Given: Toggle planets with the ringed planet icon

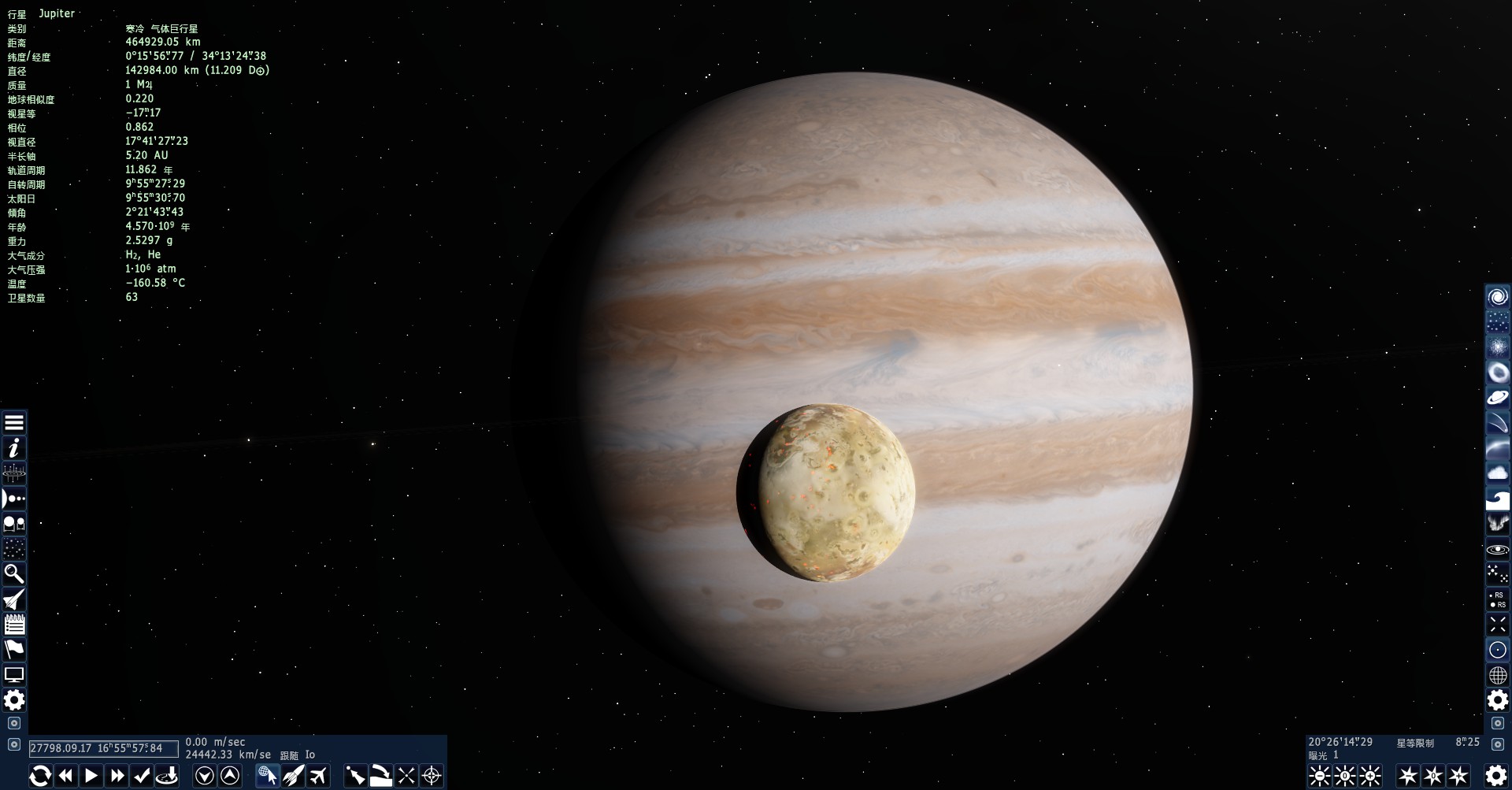Looking at the screenshot, I should point(1497,397).
